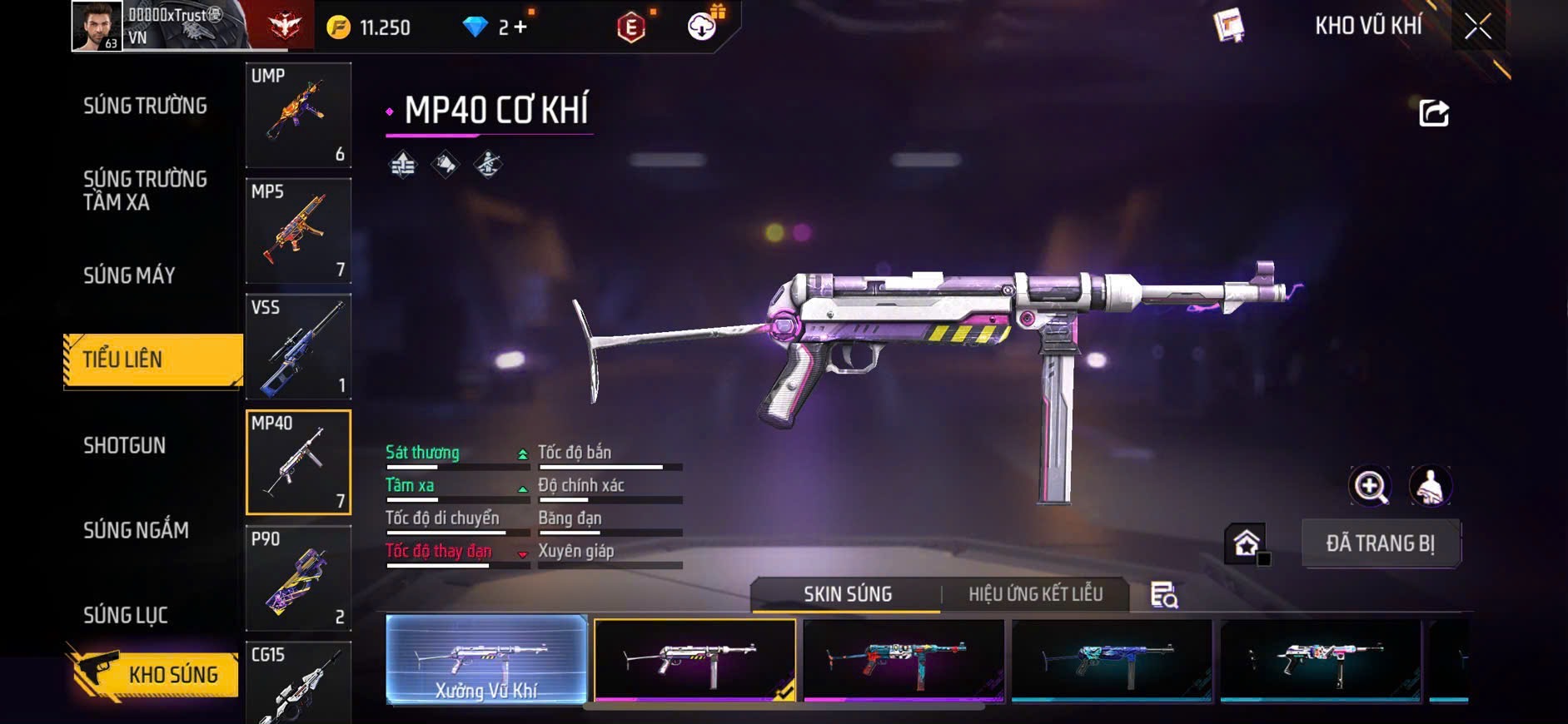Screen dimensions: 1568x724
Task: Select the UMP weapon tile
Action: click(x=298, y=115)
